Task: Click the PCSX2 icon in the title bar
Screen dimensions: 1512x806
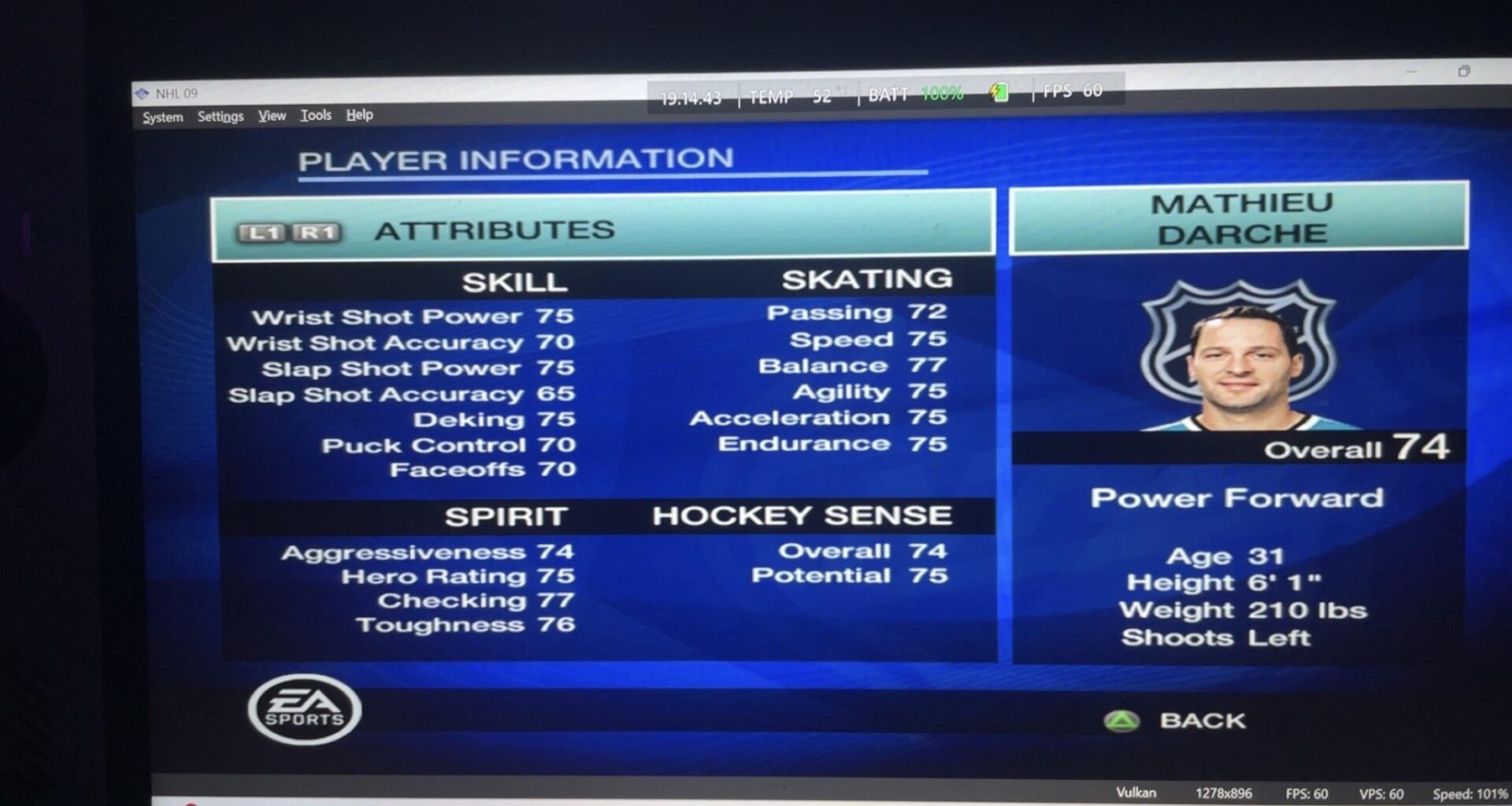Action: (143, 92)
